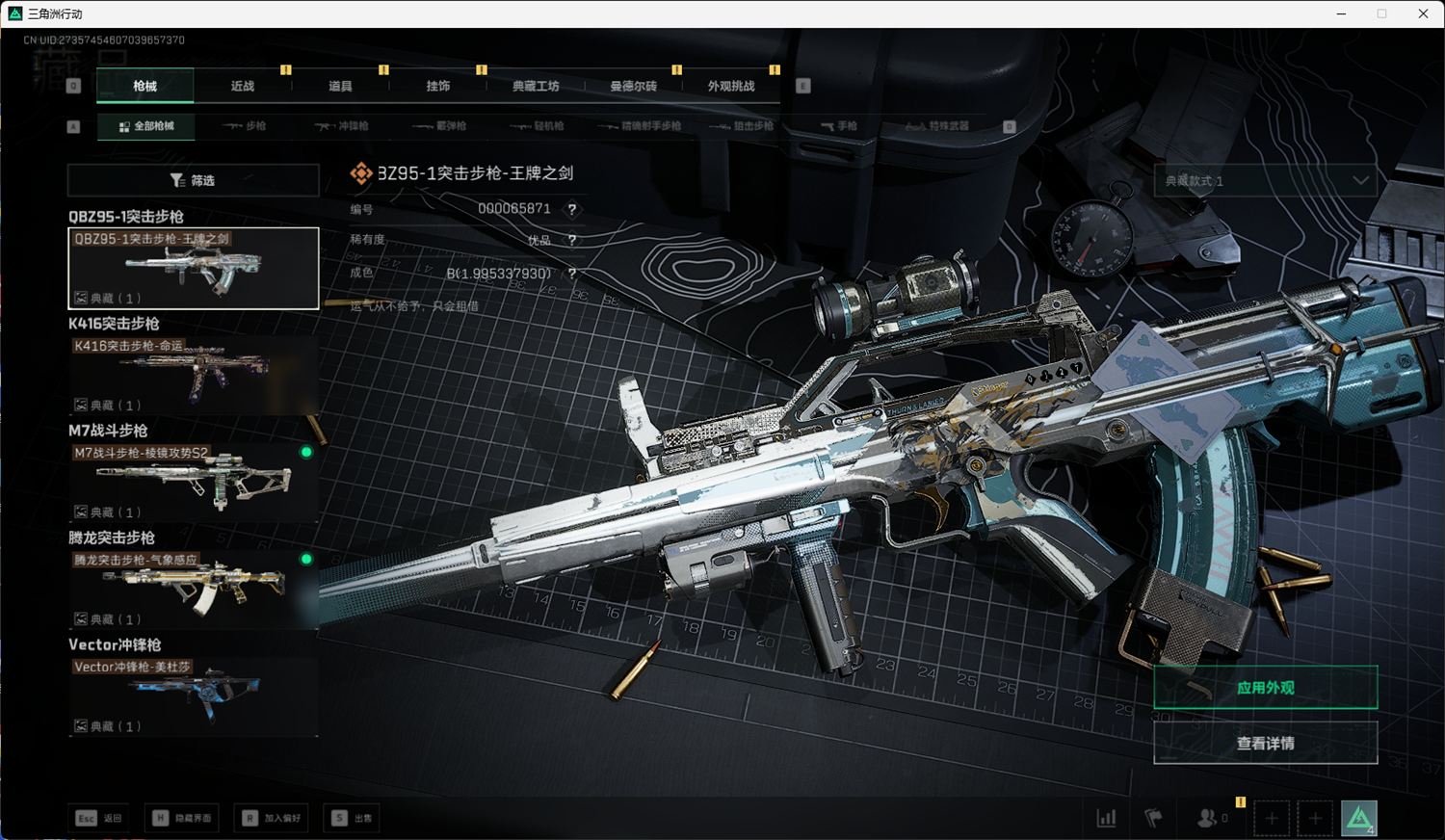Select the Vector冲锋枪-美杜莎 skin
Viewport: 1445px width, 840px height.
pos(193,696)
